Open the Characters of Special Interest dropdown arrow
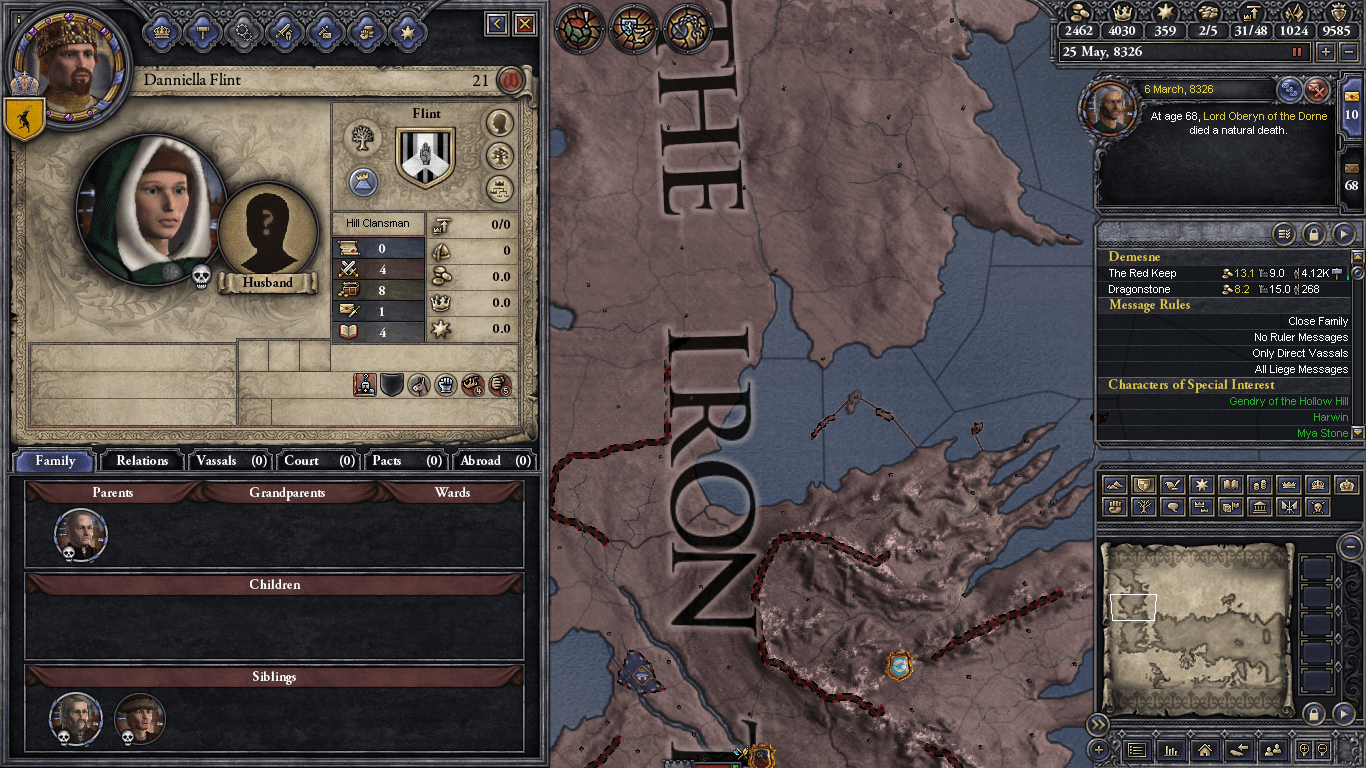Image resolution: width=1366 pixels, height=768 pixels. tap(1357, 433)
